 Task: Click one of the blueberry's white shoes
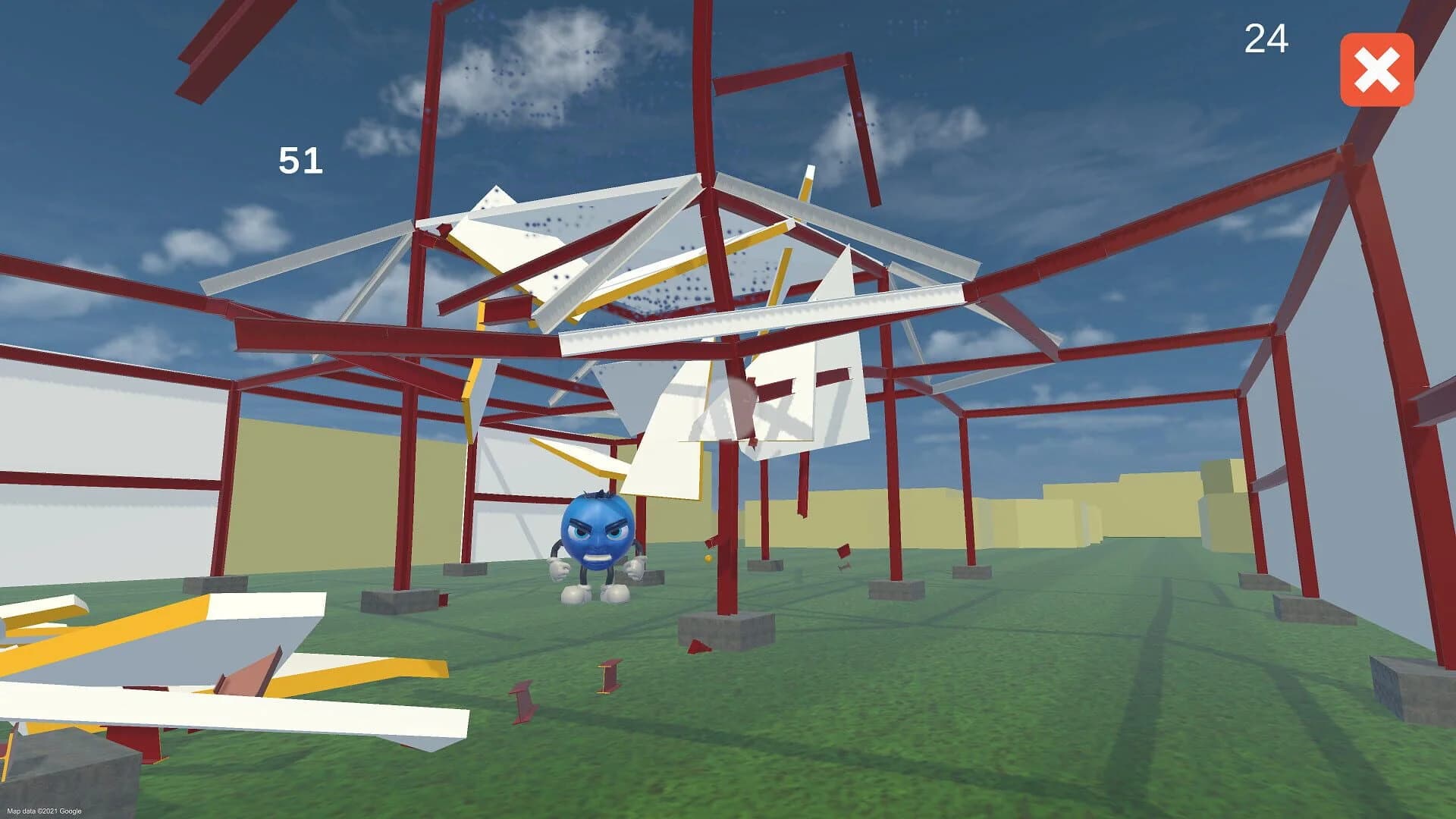coord(575,595)
